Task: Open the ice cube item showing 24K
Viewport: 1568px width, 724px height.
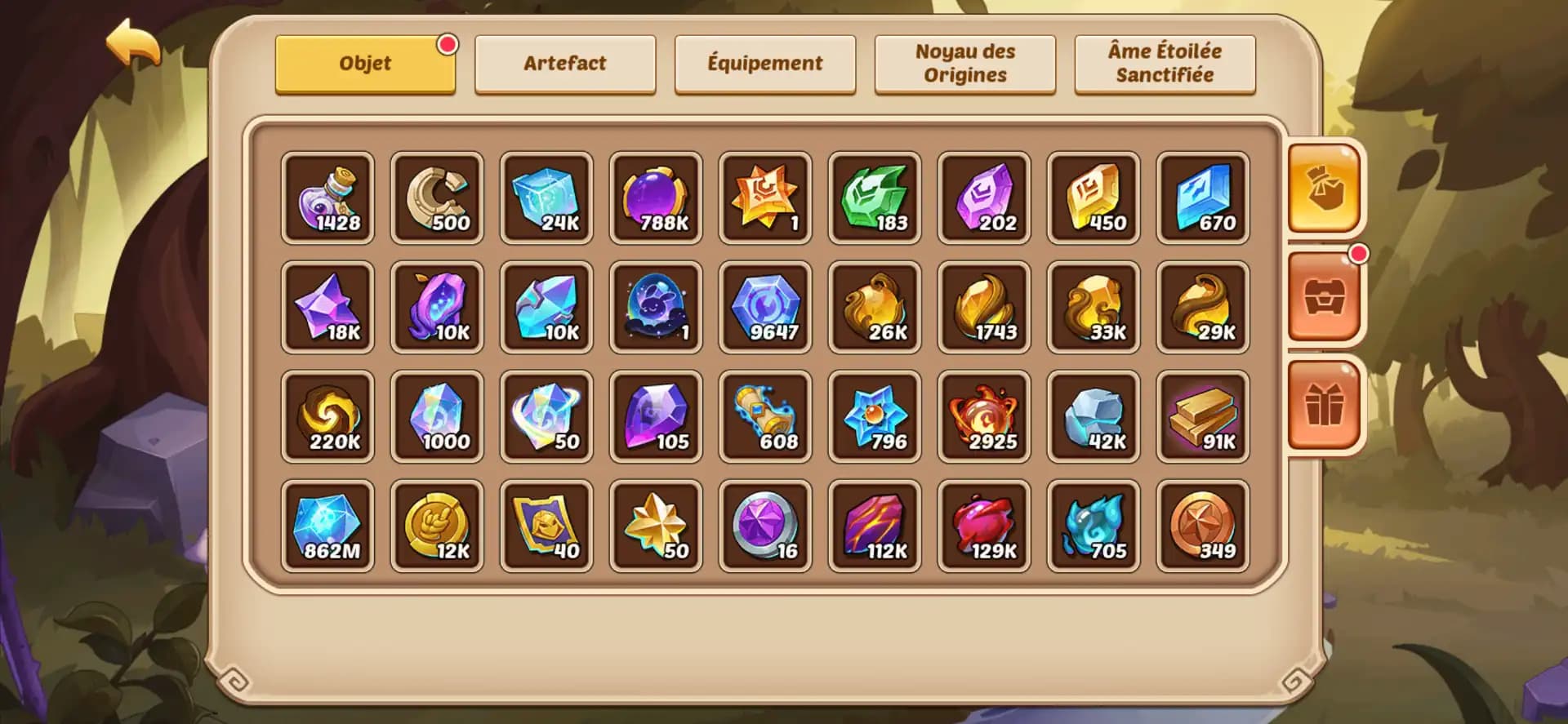Action: (x=546, y=197)
